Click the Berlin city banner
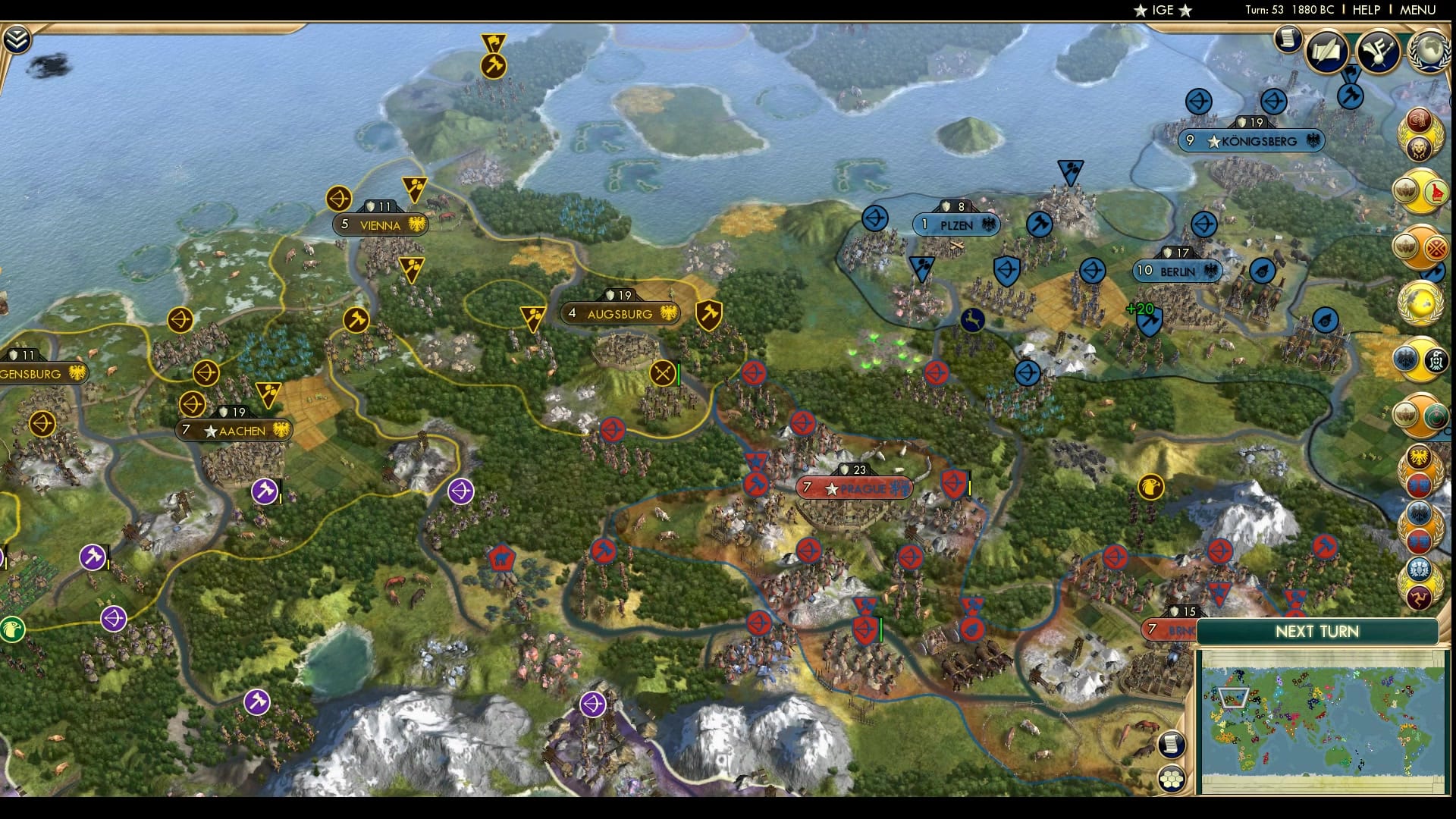Screen dimensions: 1456x819 click(x=1177, y=271)
